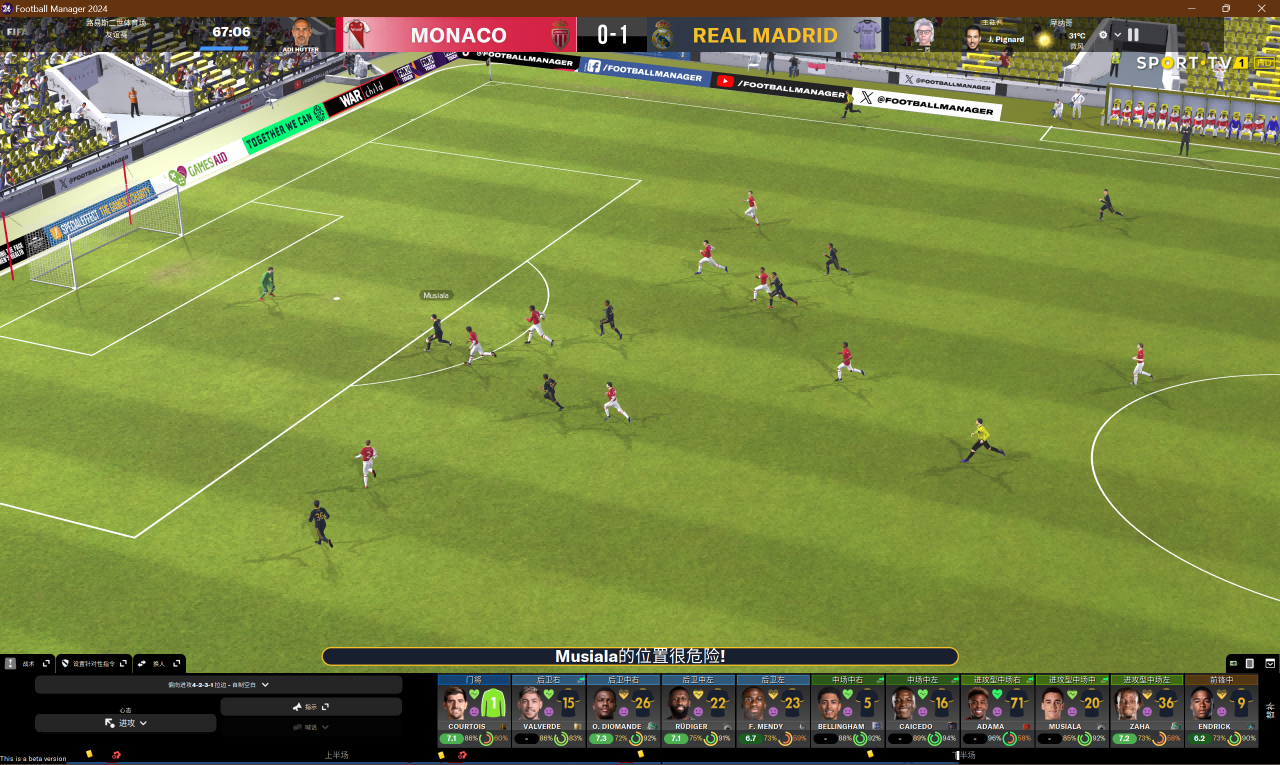Select Caicedo's player card

click(x=922, y=709)
